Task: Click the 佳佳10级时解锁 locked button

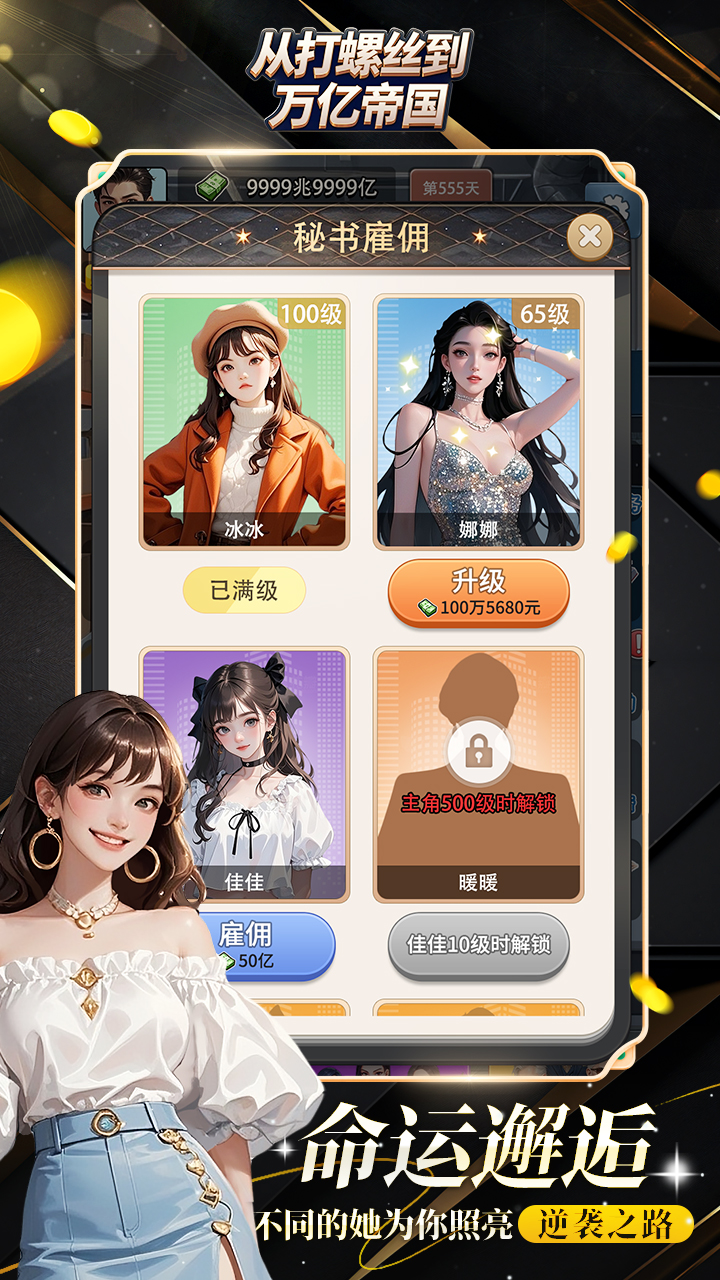Action: 478,944
